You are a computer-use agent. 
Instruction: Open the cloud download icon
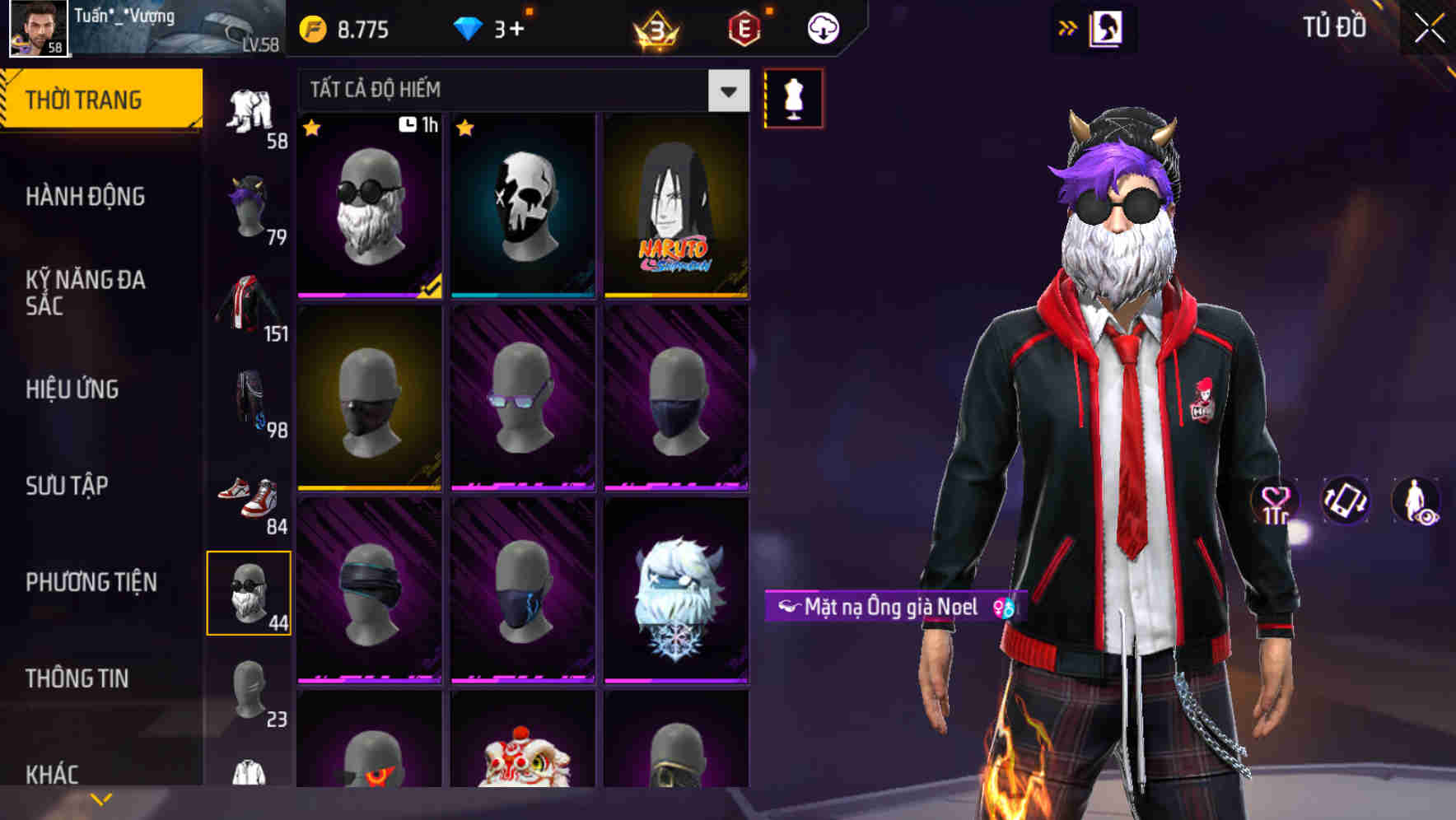(823, 27)
